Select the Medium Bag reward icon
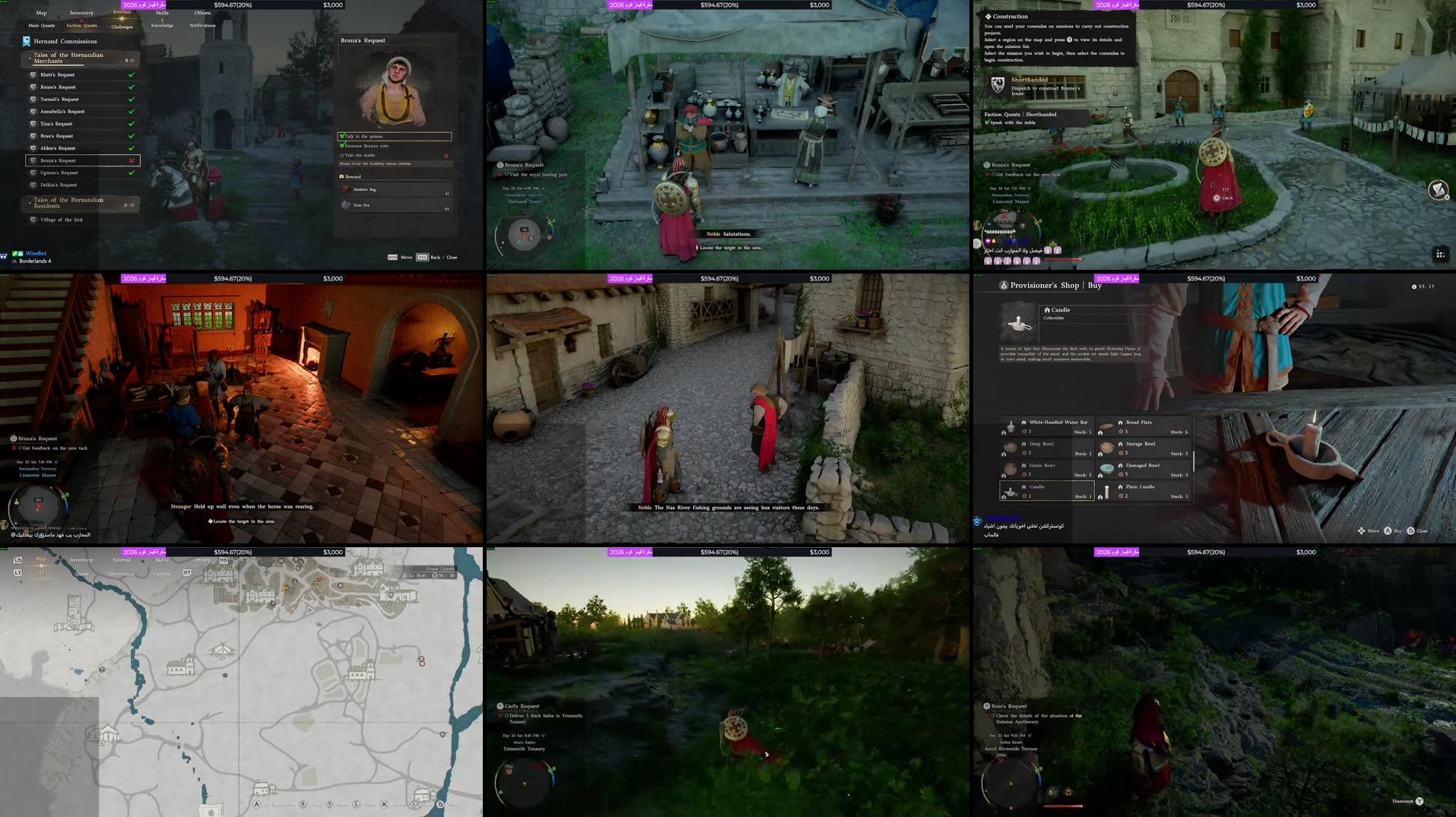This screenshot has height=817, width=1456. 346,189
